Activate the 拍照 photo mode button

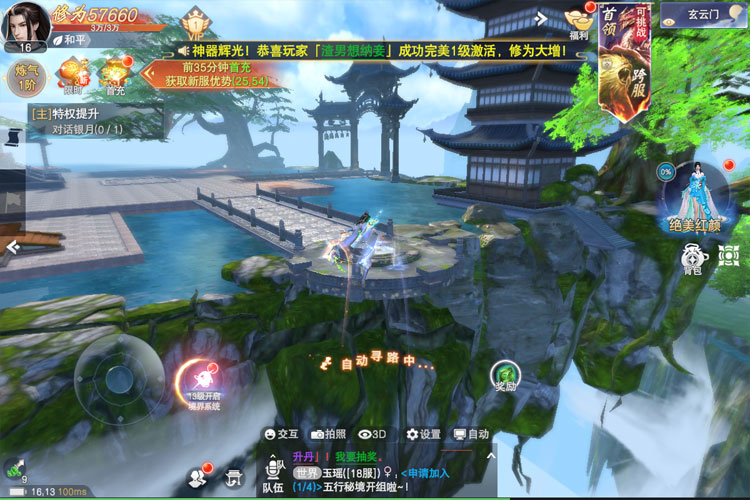point(328,435)
